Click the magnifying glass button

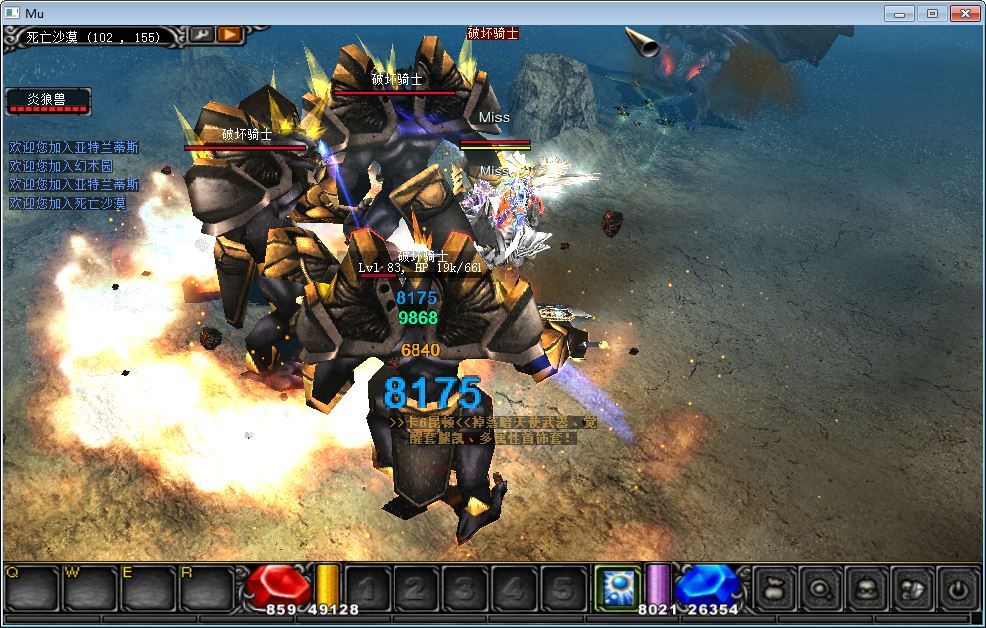[818, 589]
